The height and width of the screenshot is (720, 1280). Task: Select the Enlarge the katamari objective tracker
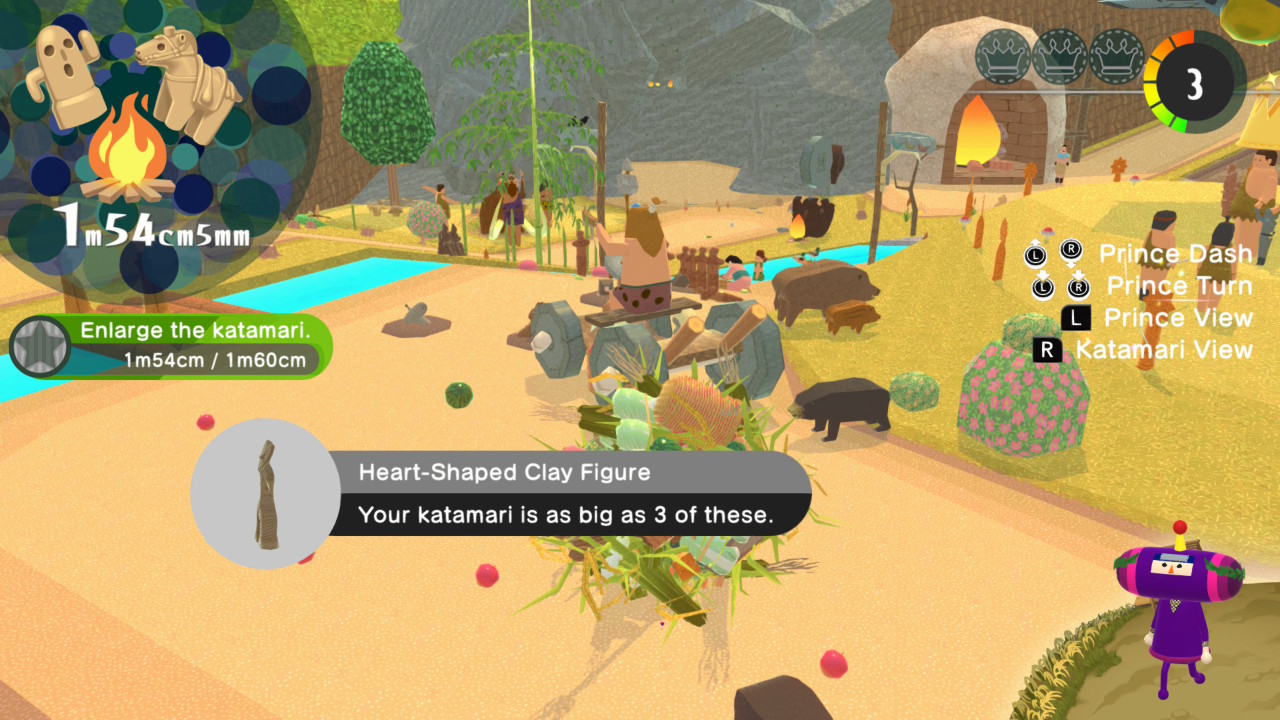click(x=190, y=346)
